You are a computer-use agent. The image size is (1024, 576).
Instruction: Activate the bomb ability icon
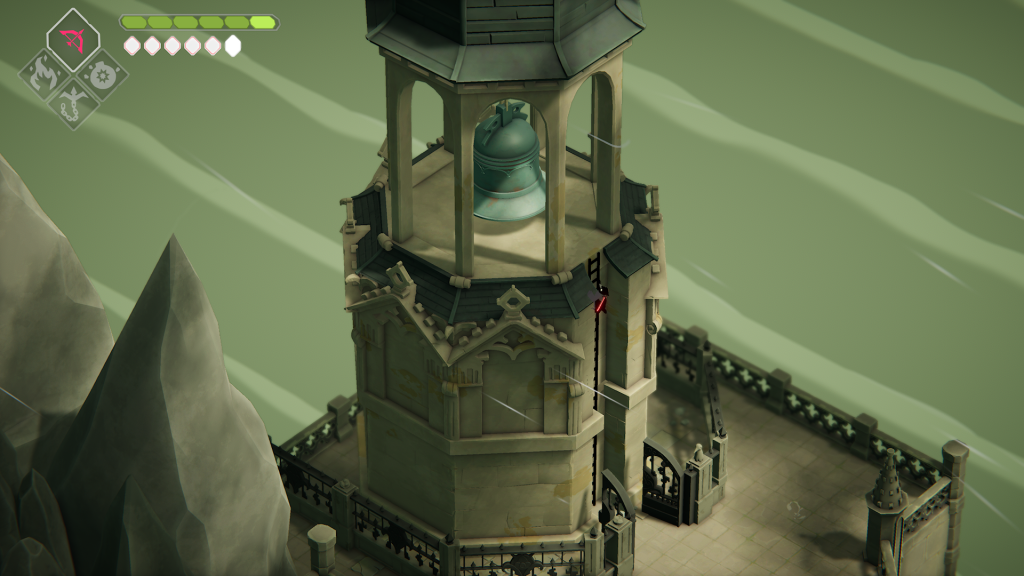100,73
